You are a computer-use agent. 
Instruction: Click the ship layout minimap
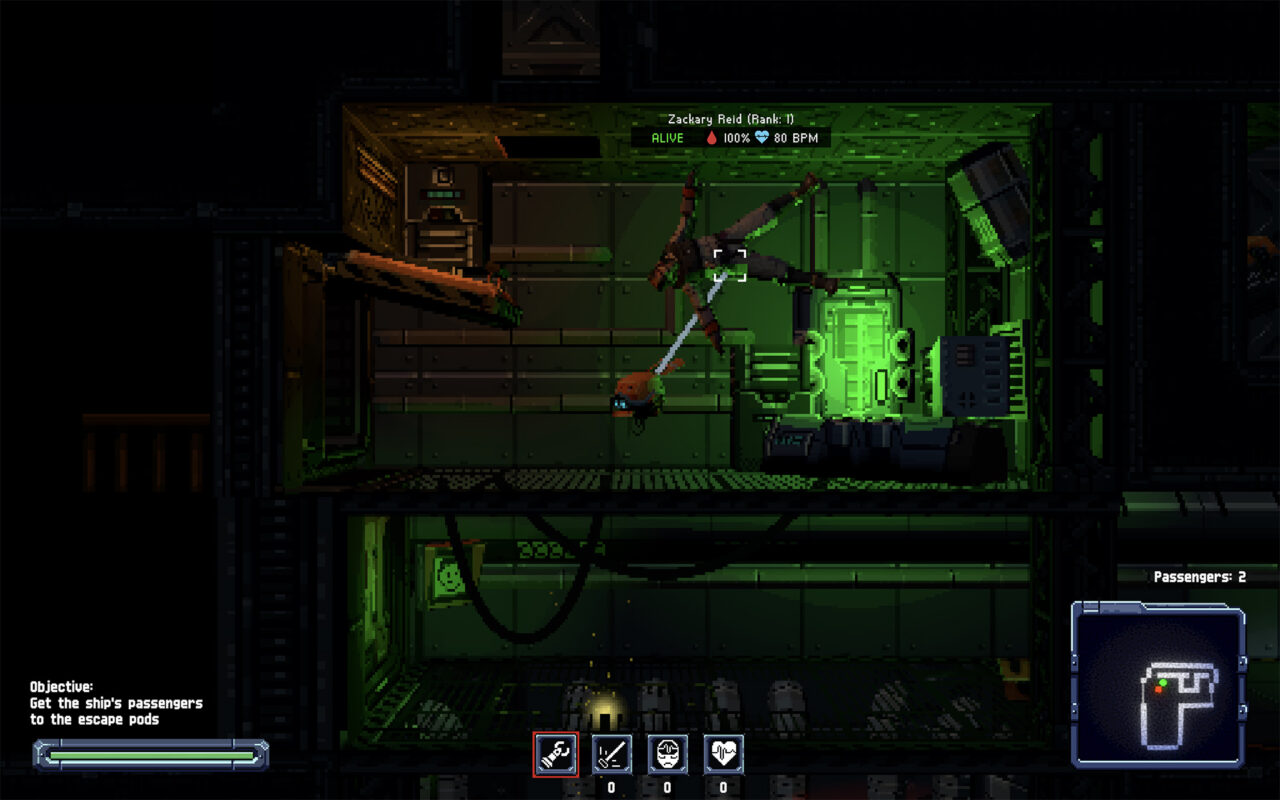click(x=1158, y=685)
